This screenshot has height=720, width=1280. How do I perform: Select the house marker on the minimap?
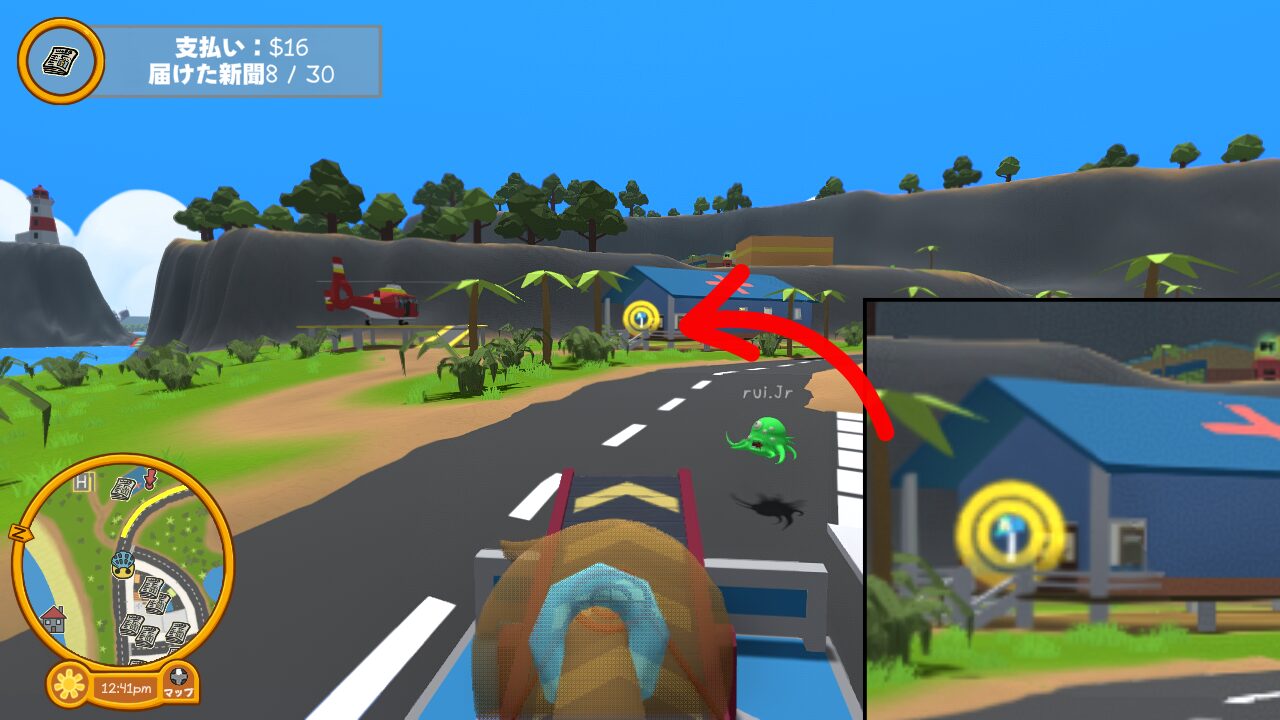pos(53,619)
